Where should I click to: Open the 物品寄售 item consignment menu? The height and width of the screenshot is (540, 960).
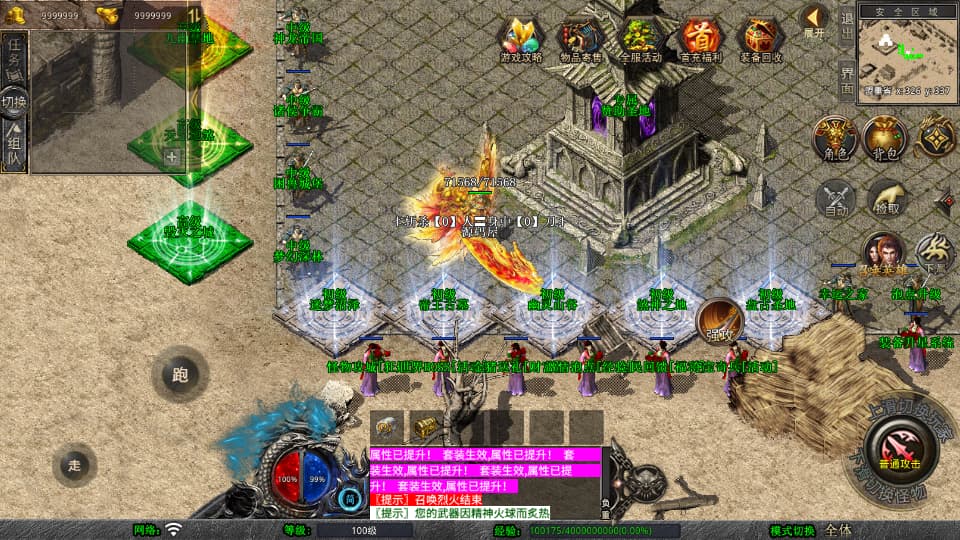[580, 38]
